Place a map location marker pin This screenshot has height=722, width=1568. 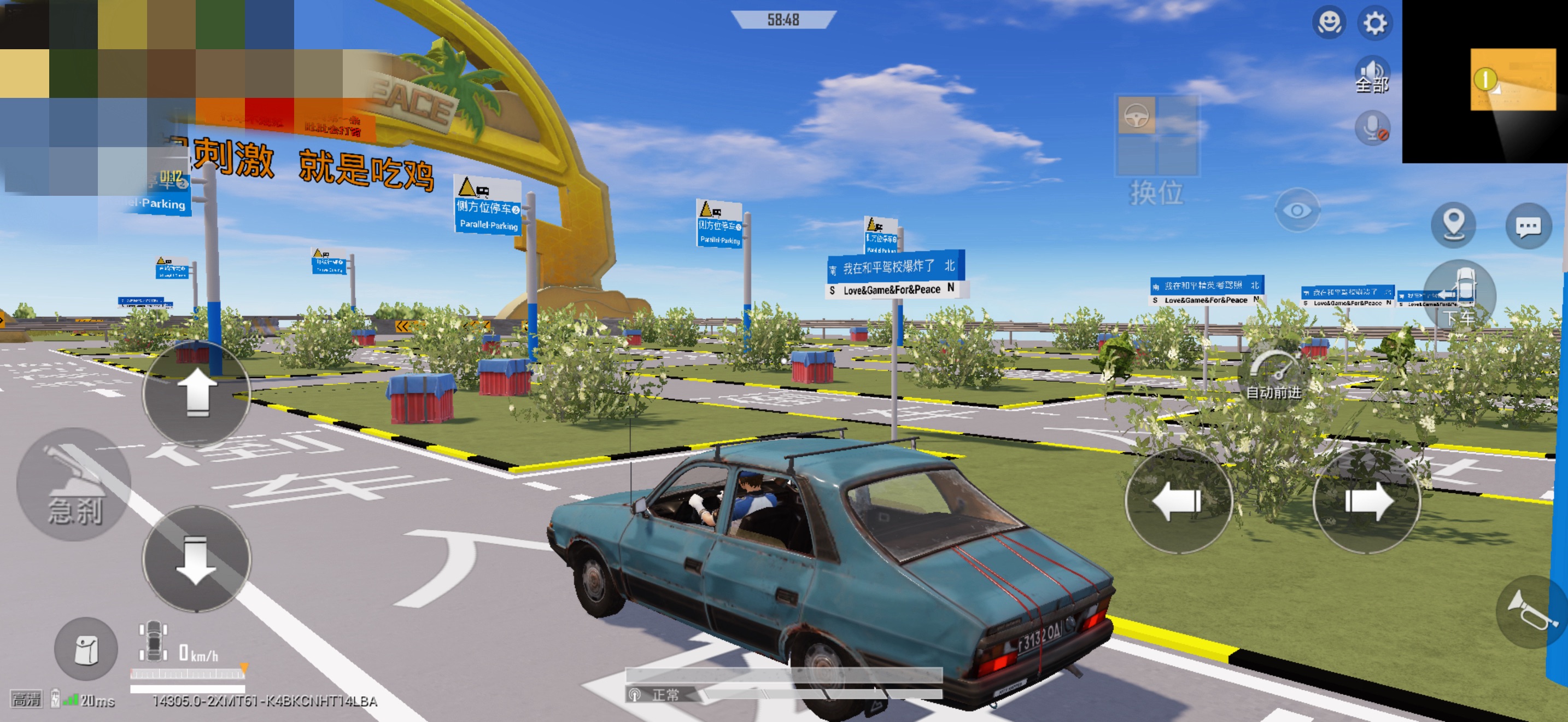(1454, 225)
